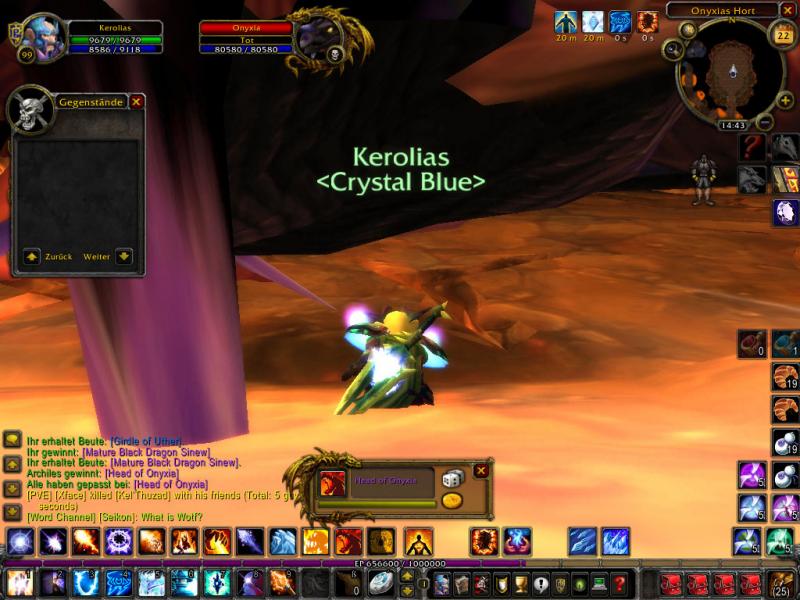The image size is (800, 600).
Task: Open the red question mark help micro button
Action: point(619,583)
